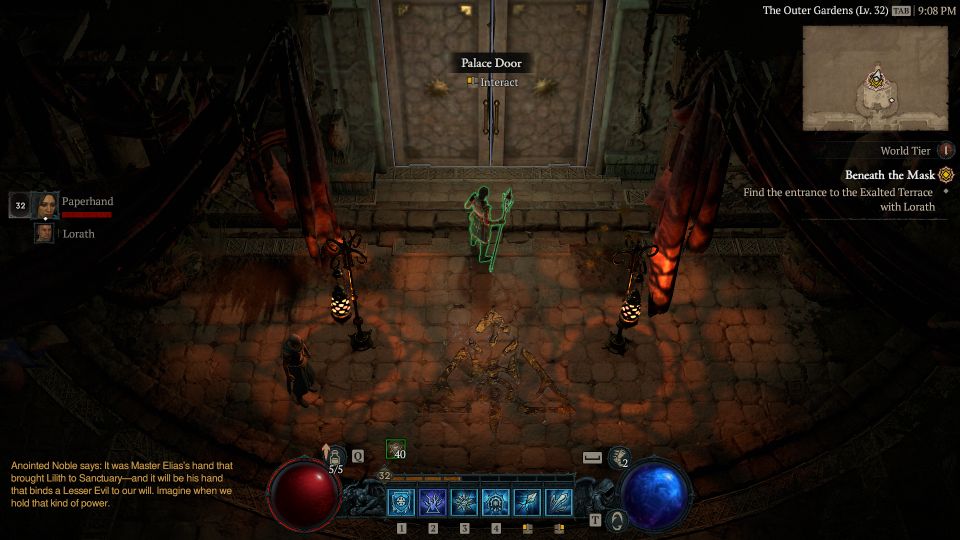The width and height of the screenshot is (960, 540).
Task: Select the single ice shard skill
Action: (x=528, y=502)
